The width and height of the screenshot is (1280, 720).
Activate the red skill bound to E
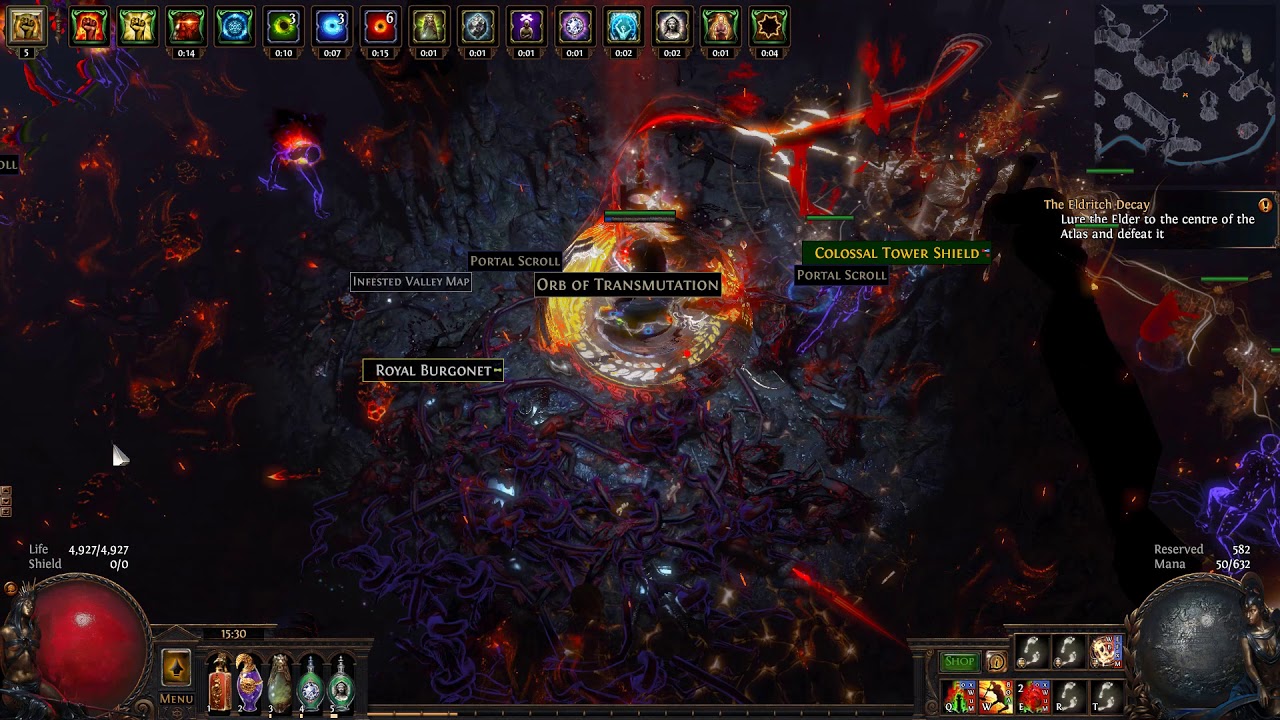point(1034,696)
